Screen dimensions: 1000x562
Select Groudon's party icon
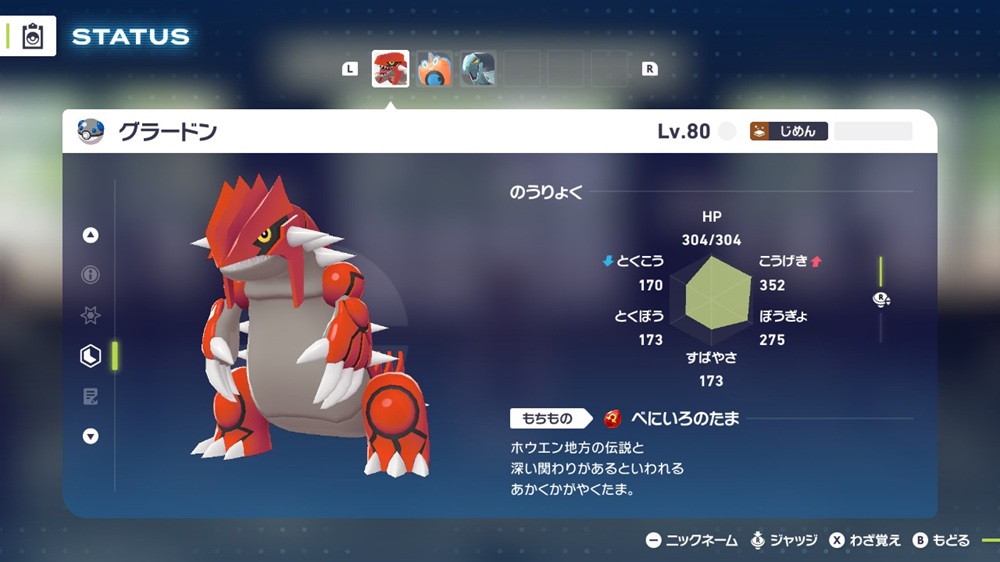pyautogui.click(x=390, y=69)
